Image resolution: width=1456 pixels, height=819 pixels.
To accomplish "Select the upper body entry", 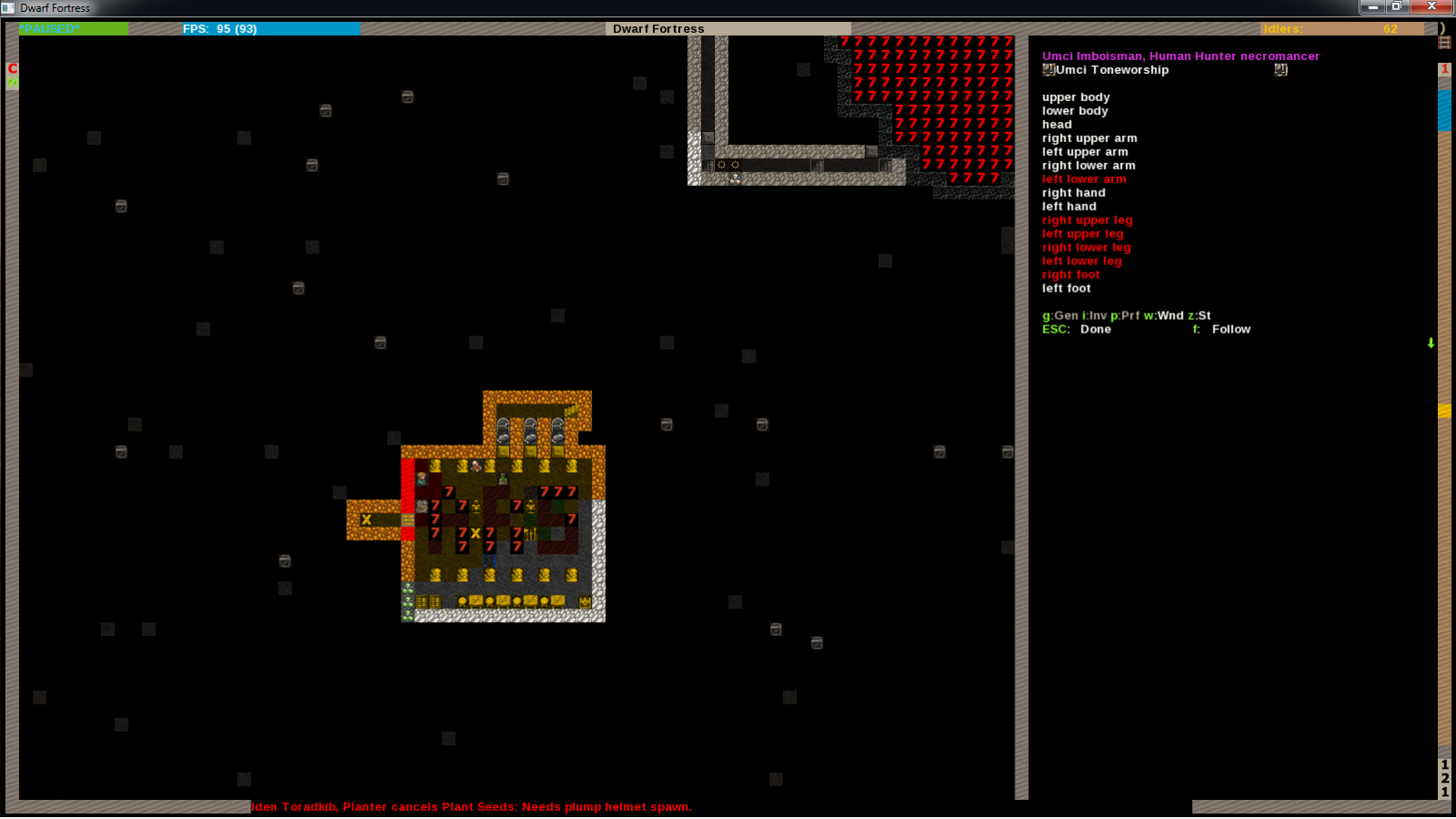I will (1075, 97).
